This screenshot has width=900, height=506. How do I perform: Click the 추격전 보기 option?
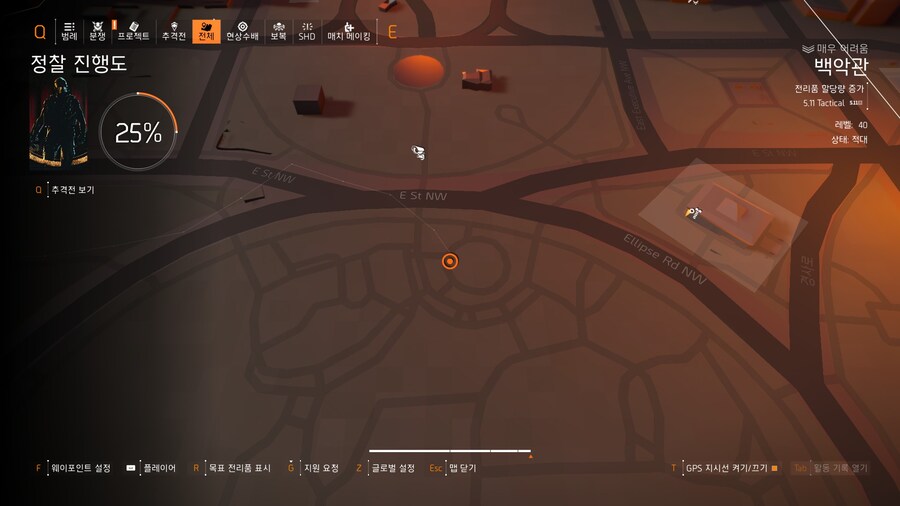pos(72,189)
